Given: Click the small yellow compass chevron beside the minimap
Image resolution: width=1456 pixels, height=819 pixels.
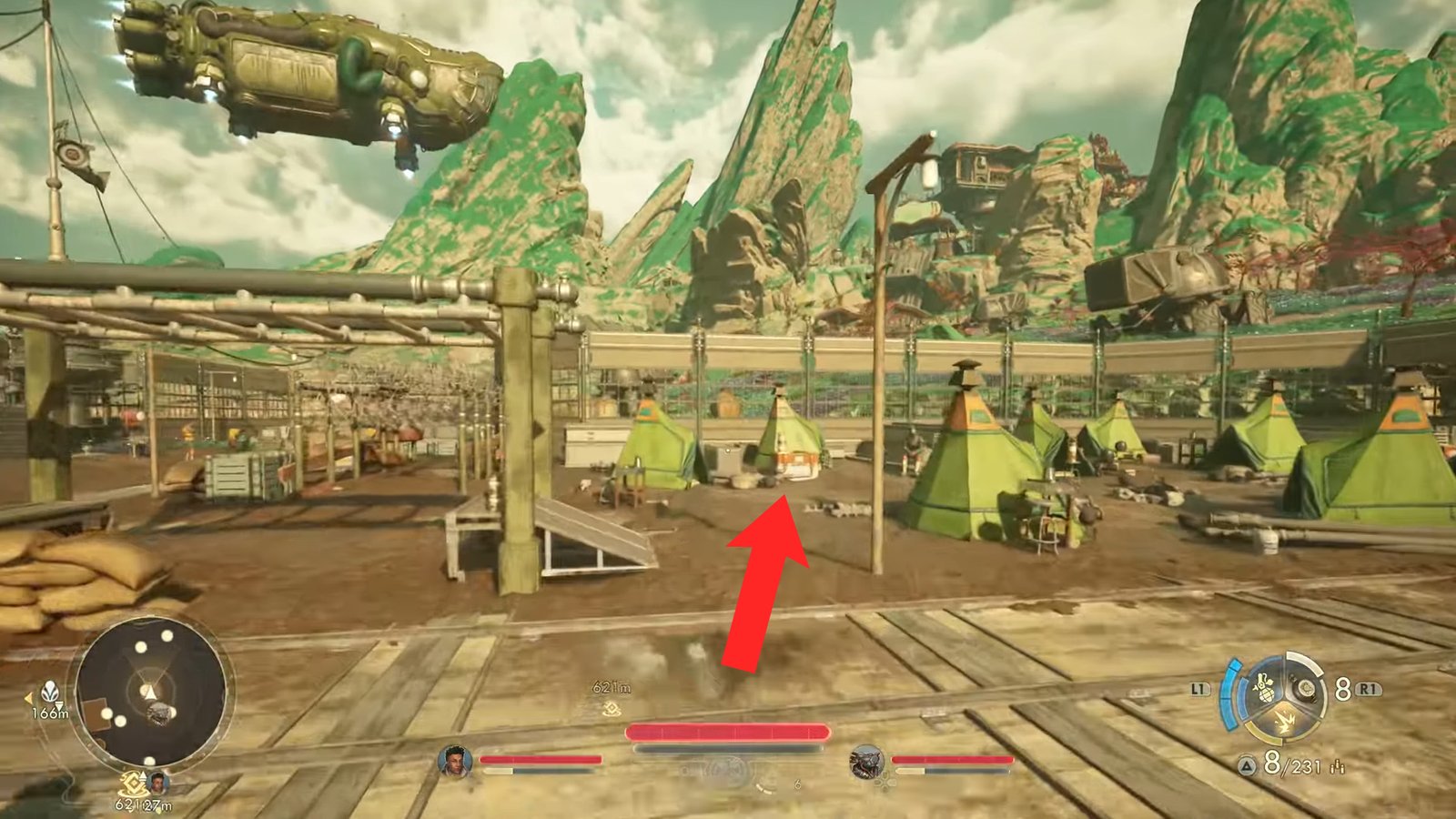Looking at the screenshot, I should tap(28, 699).
